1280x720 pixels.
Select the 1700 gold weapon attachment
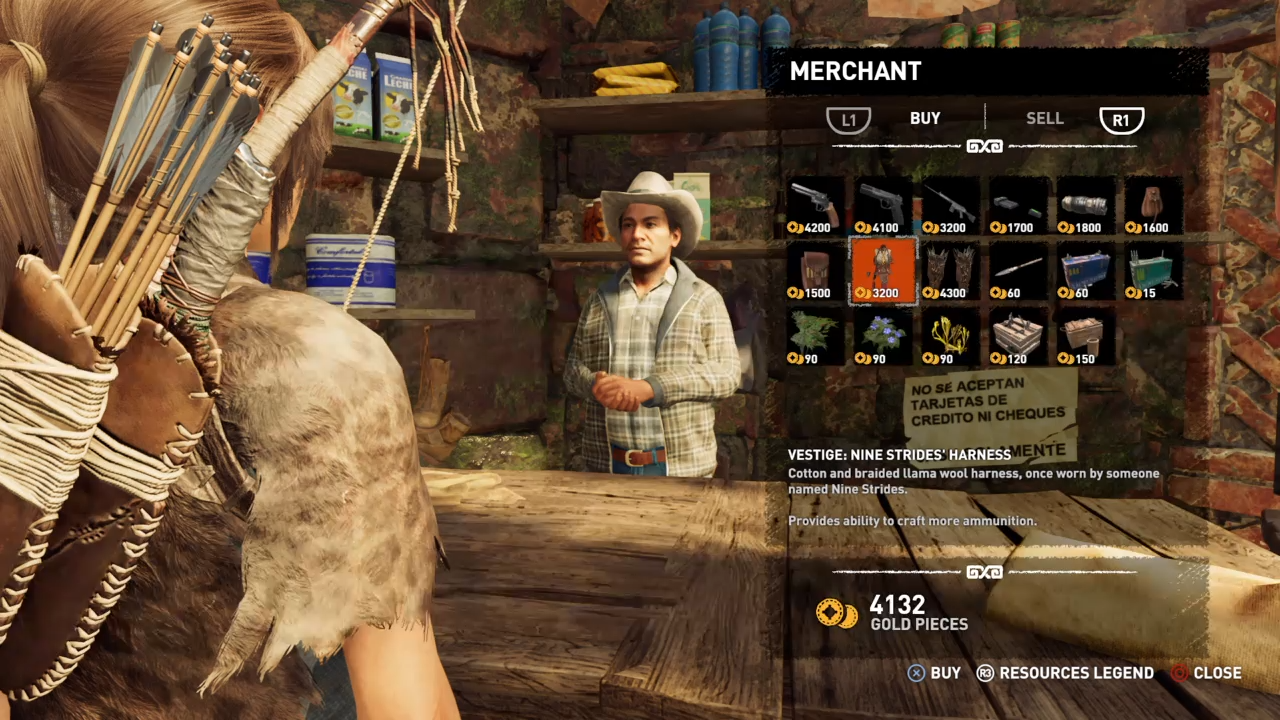pos(1017,206)
